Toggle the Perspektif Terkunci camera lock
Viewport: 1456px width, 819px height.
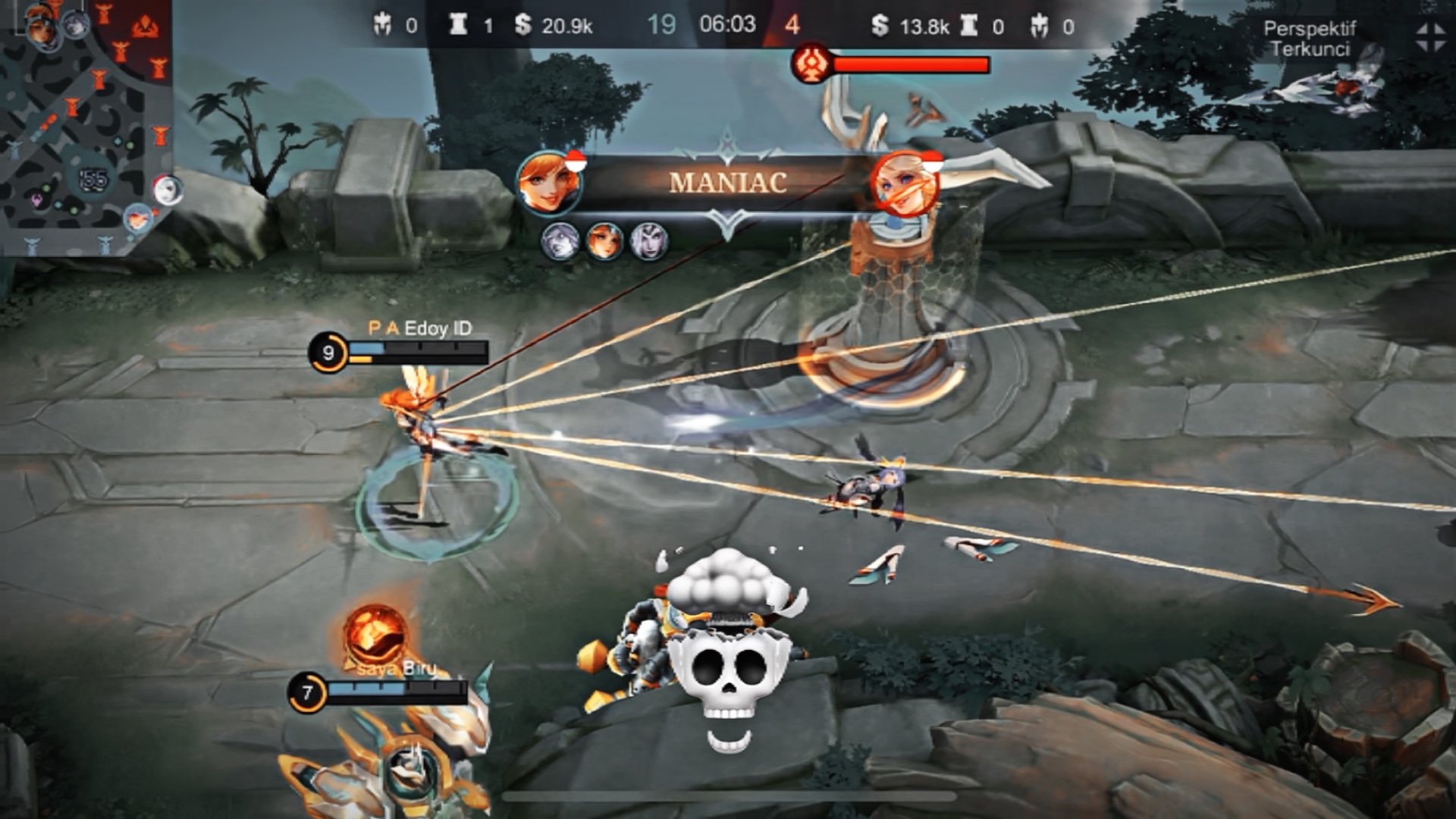point(1310,39)
